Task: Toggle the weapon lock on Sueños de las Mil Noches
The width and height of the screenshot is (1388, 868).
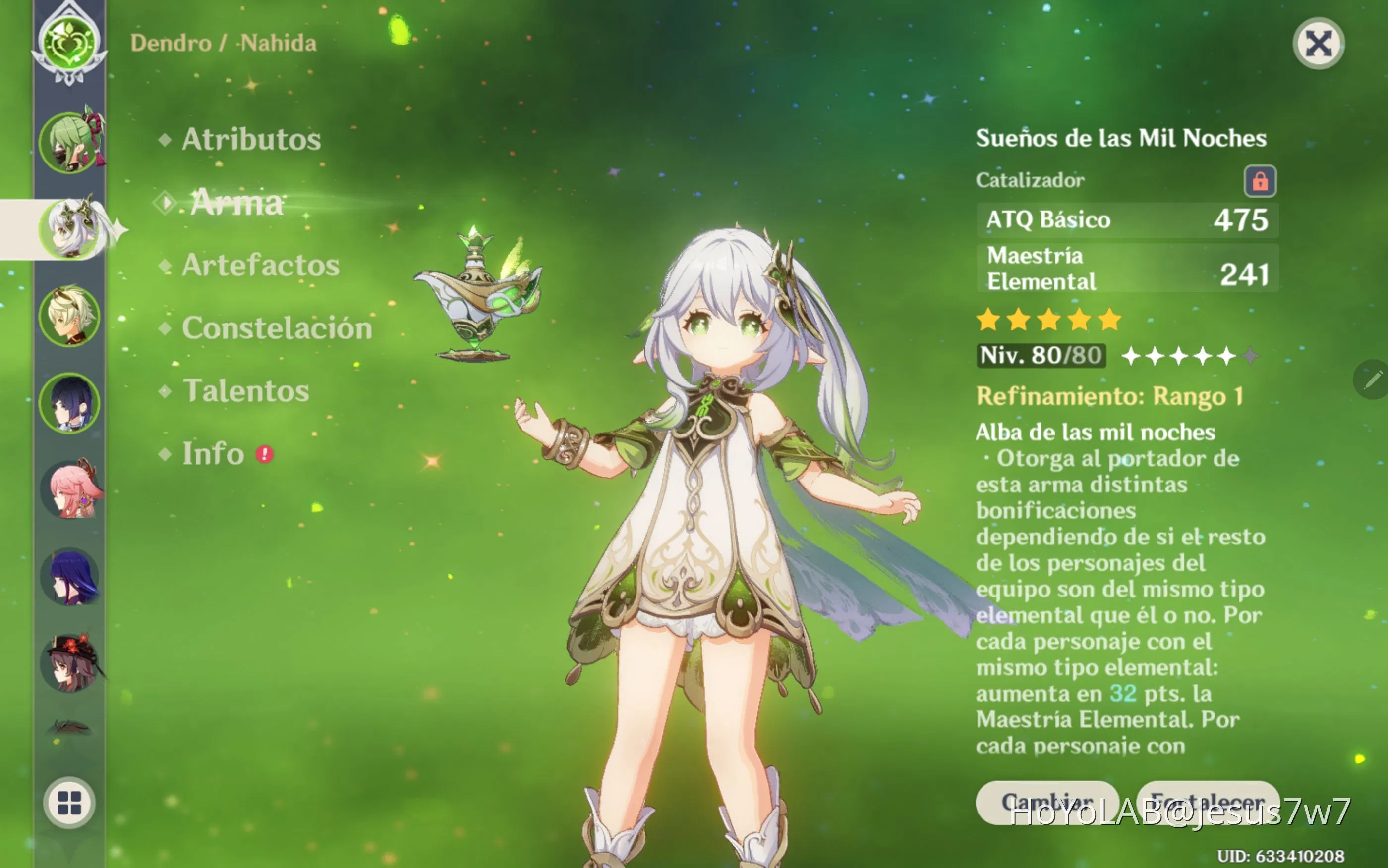Action: tap(1262, 179)
